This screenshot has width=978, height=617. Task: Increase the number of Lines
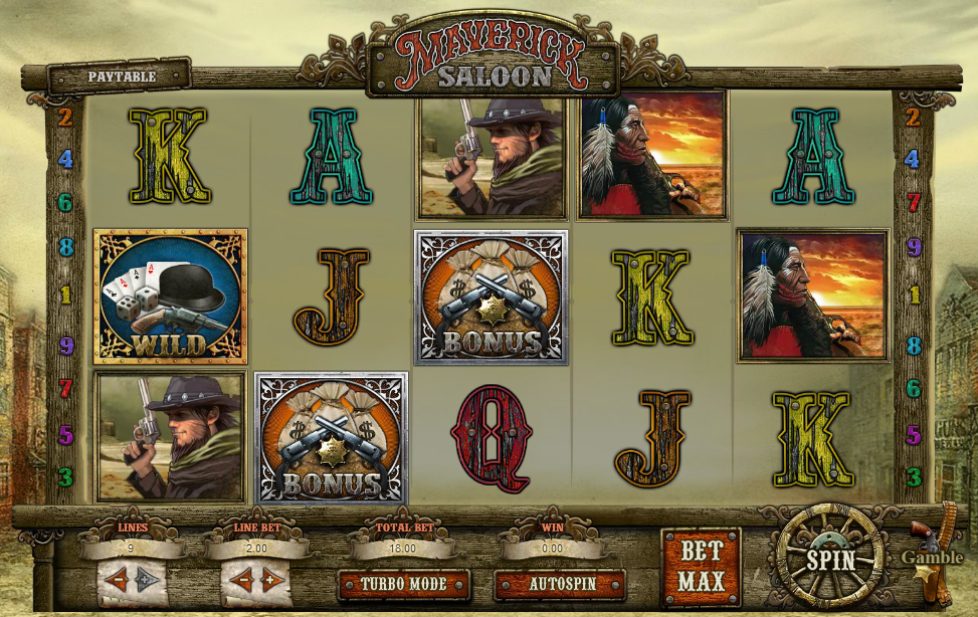tap(147, 580)
